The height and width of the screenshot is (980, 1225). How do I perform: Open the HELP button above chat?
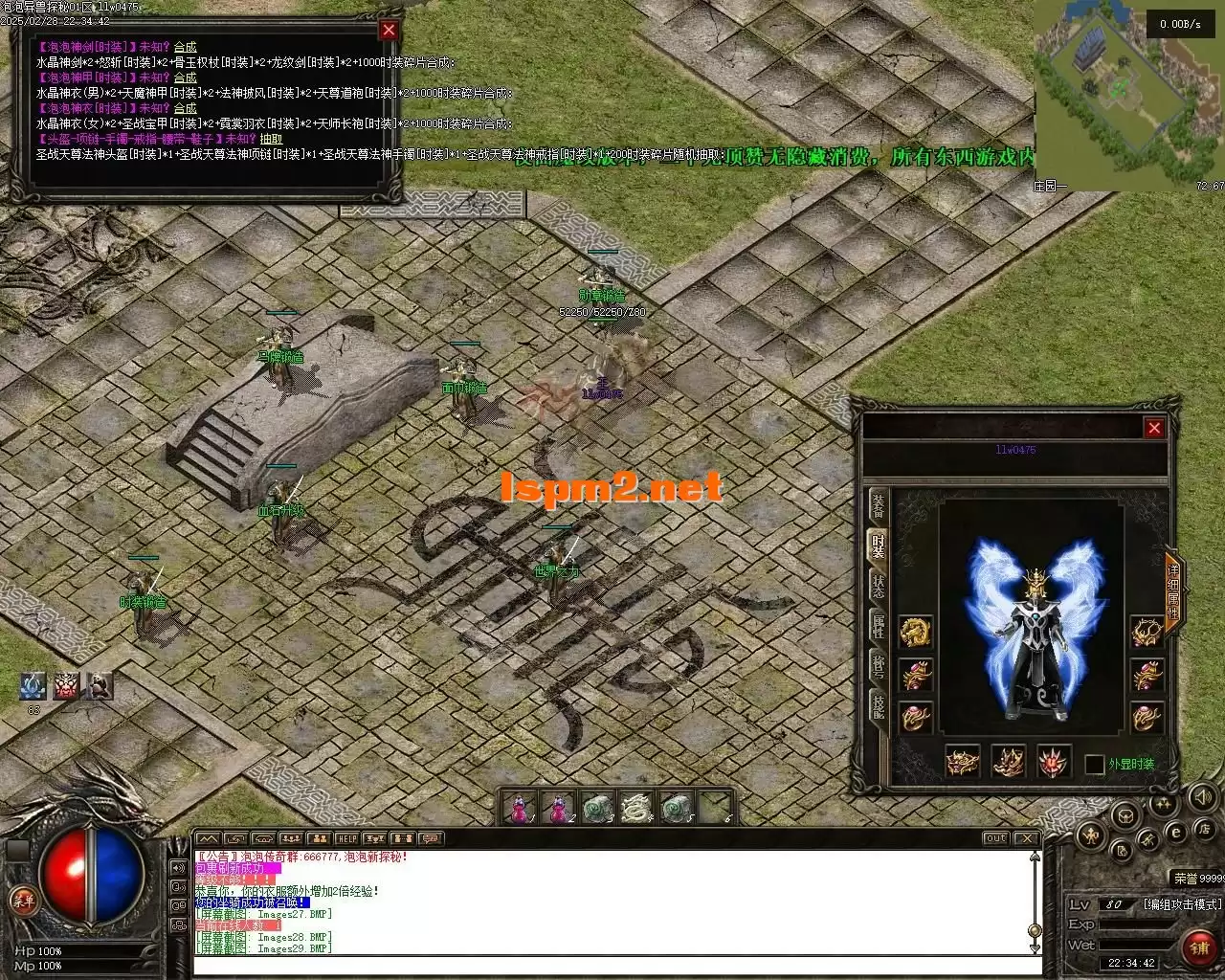[347, 838]
